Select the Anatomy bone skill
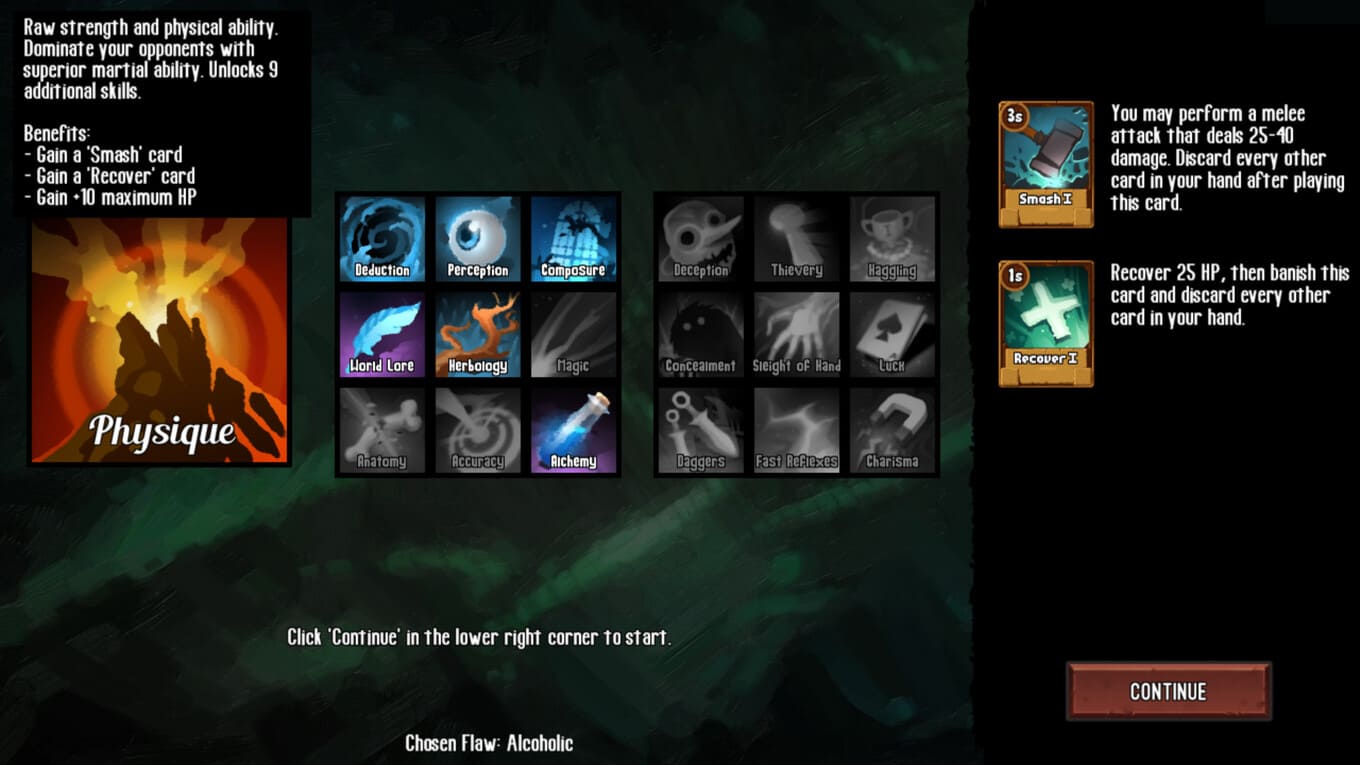The height and width of the screenshot is (765, 1360). point(382,430)
